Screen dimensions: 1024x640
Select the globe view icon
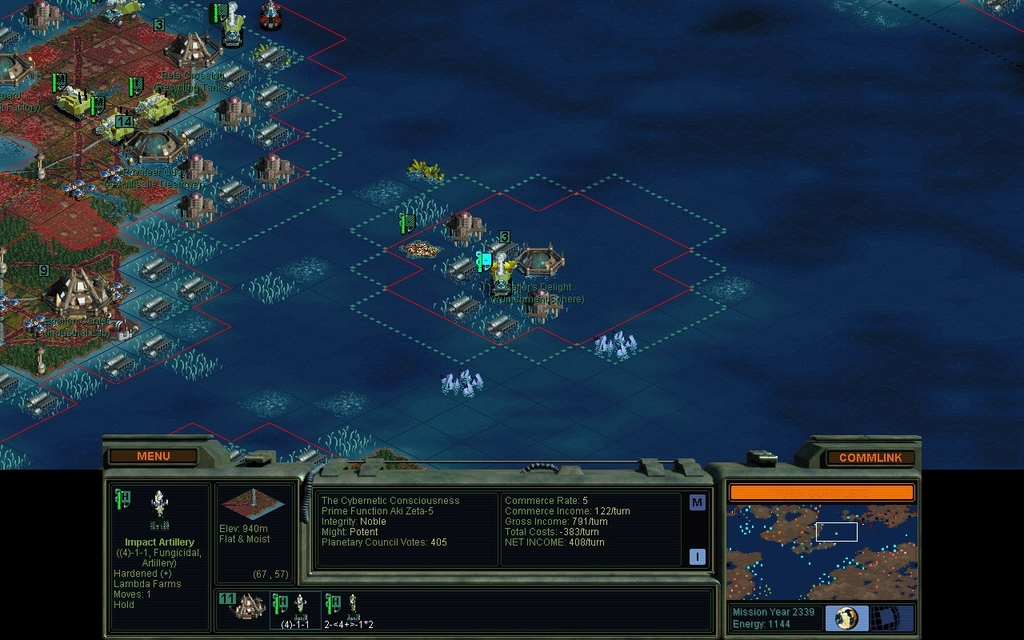(846, 617)
